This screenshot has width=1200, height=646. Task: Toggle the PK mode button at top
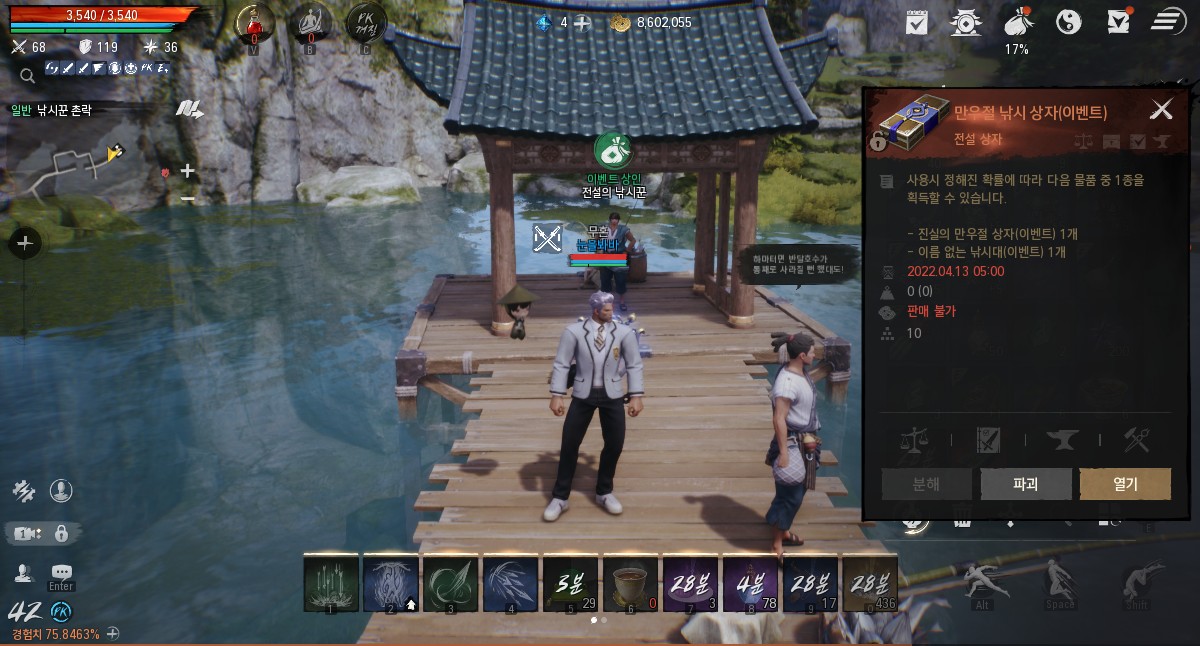point(365,24)
